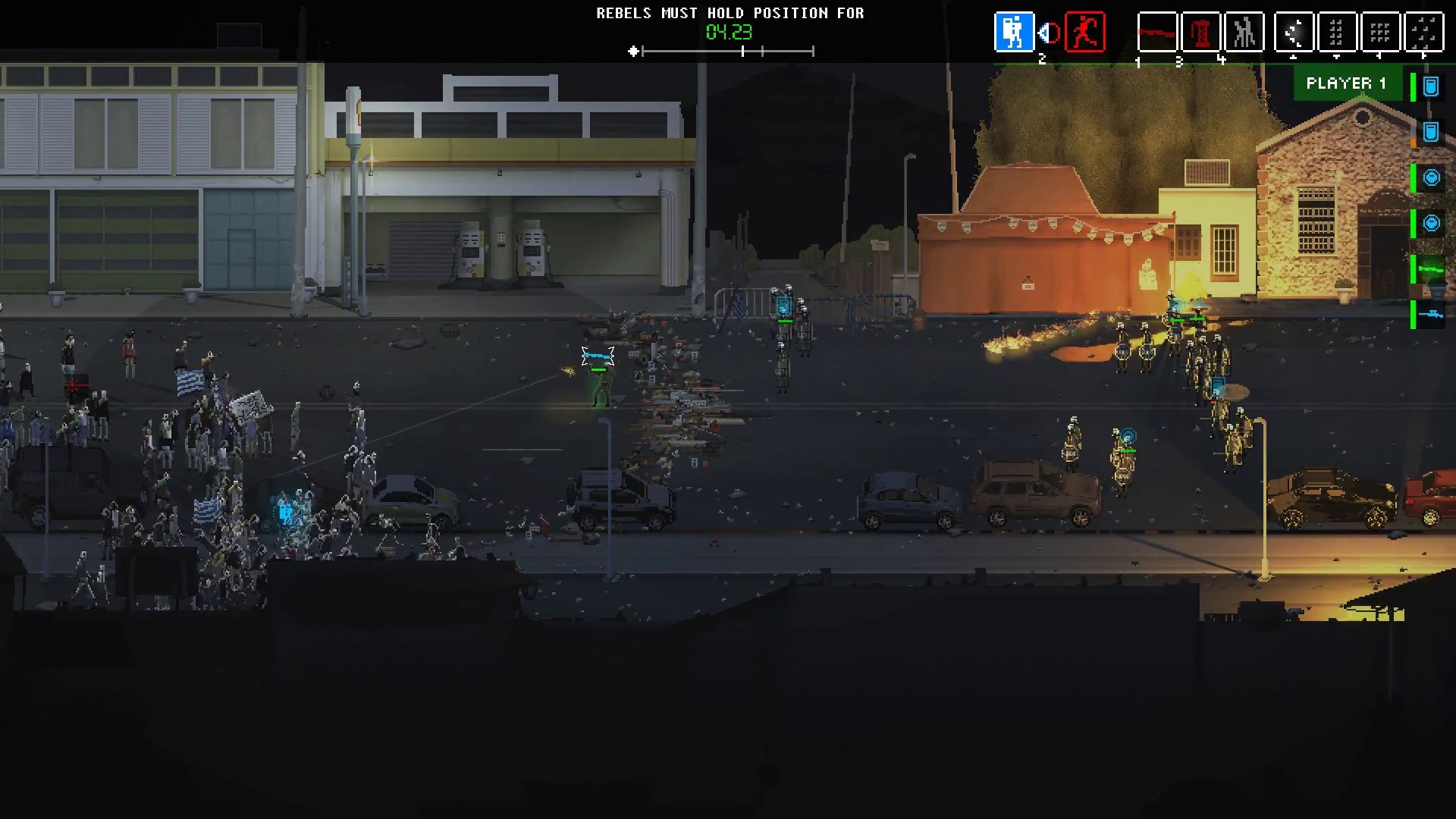This screenshot has width=1456, height=819.
Task: Choose the melee fighting icon in slot 4
Action: pyautogui.click(x=1244, y=33)
